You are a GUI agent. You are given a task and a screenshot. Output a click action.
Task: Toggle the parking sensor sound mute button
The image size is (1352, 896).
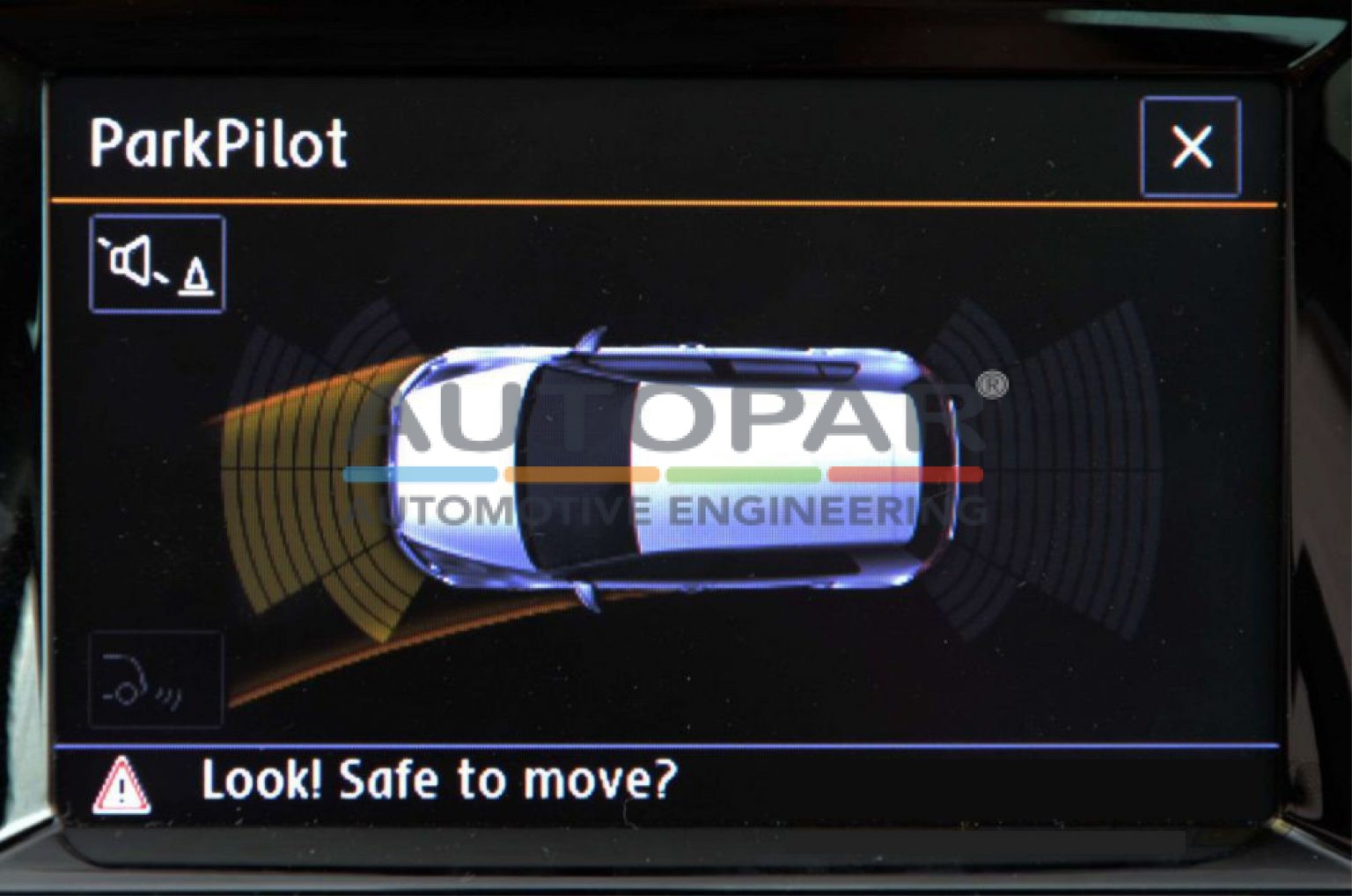click(158, 264)
